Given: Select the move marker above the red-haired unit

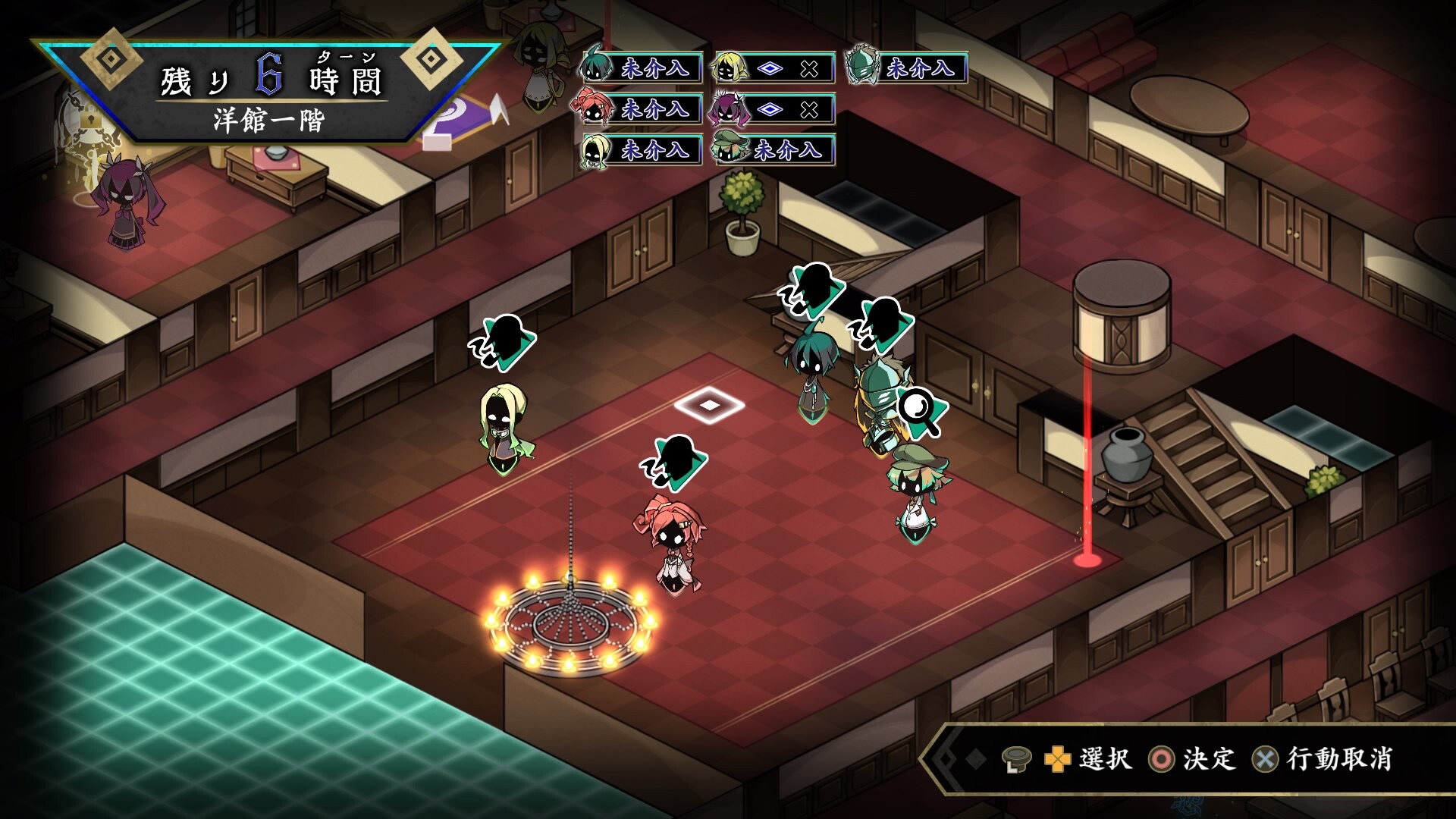Looking at the screenshot, I should click(x=674, y=463).
